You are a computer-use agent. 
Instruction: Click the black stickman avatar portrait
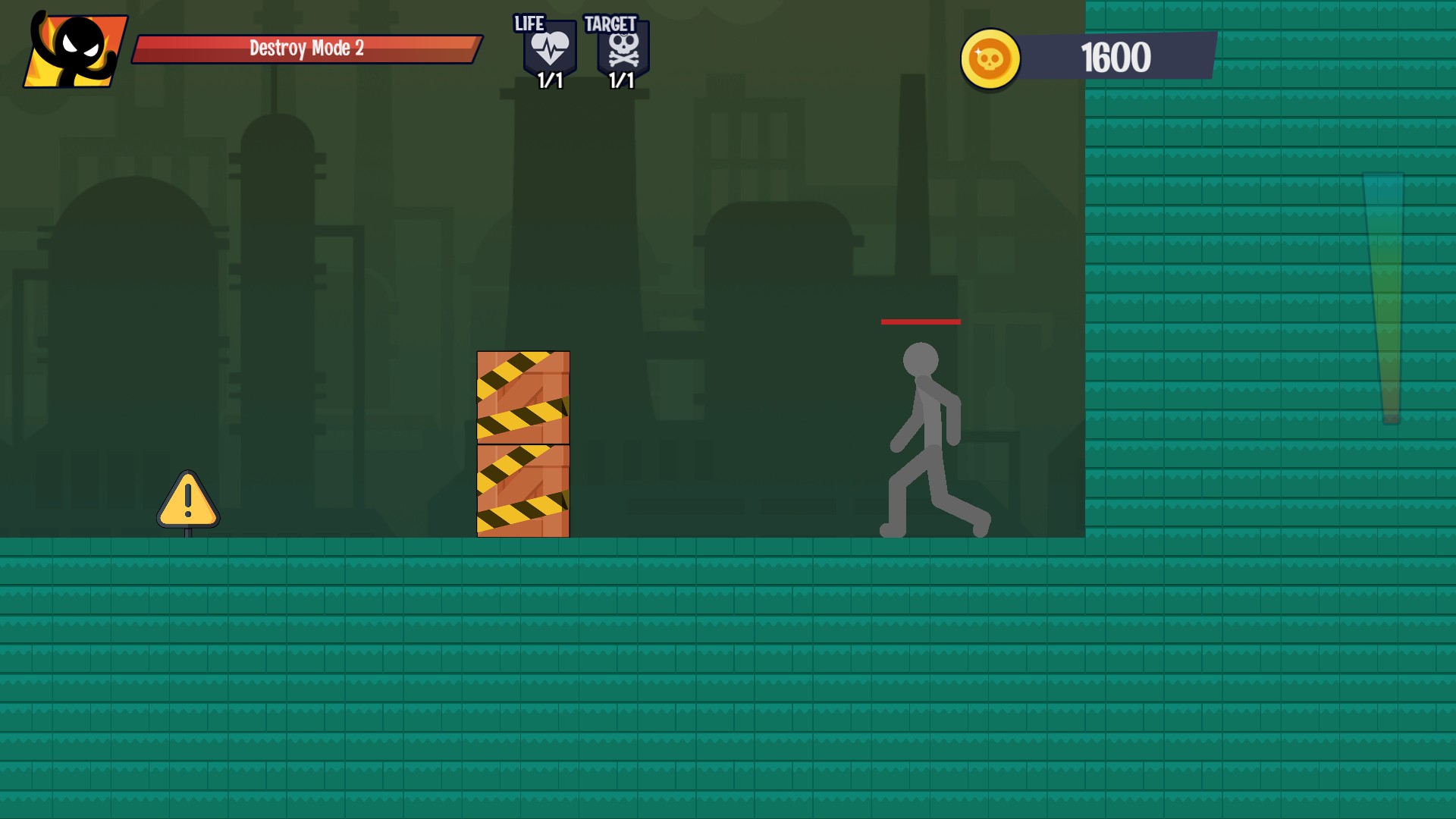pyautogui.click(x=75, y=51)
